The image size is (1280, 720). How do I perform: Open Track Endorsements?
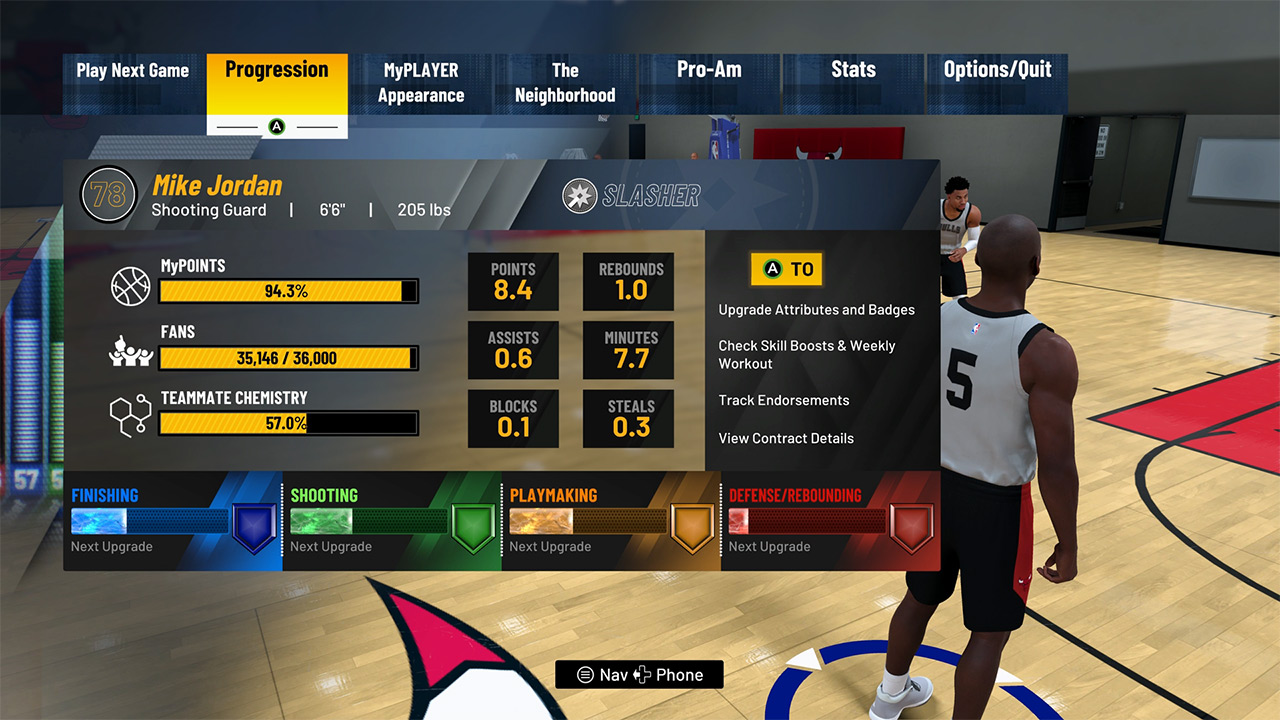[783, 400]
